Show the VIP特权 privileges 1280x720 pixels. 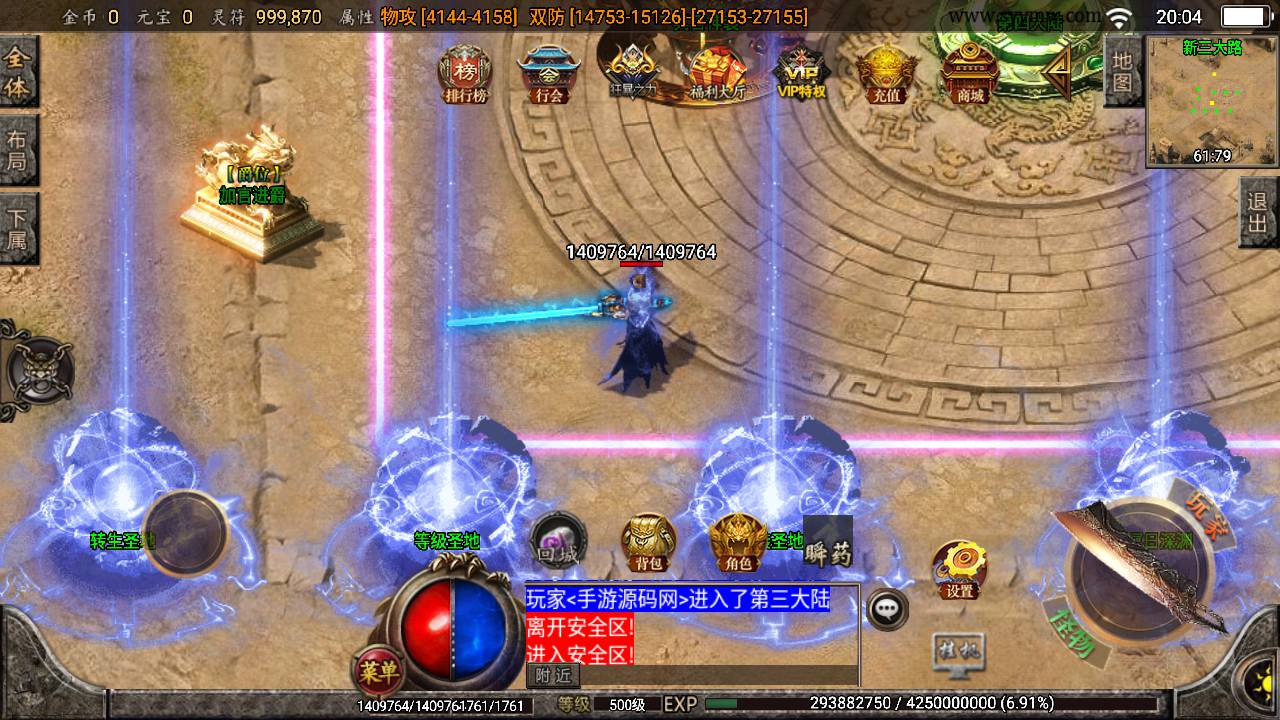pyautogui.click(x=801, y=72)
